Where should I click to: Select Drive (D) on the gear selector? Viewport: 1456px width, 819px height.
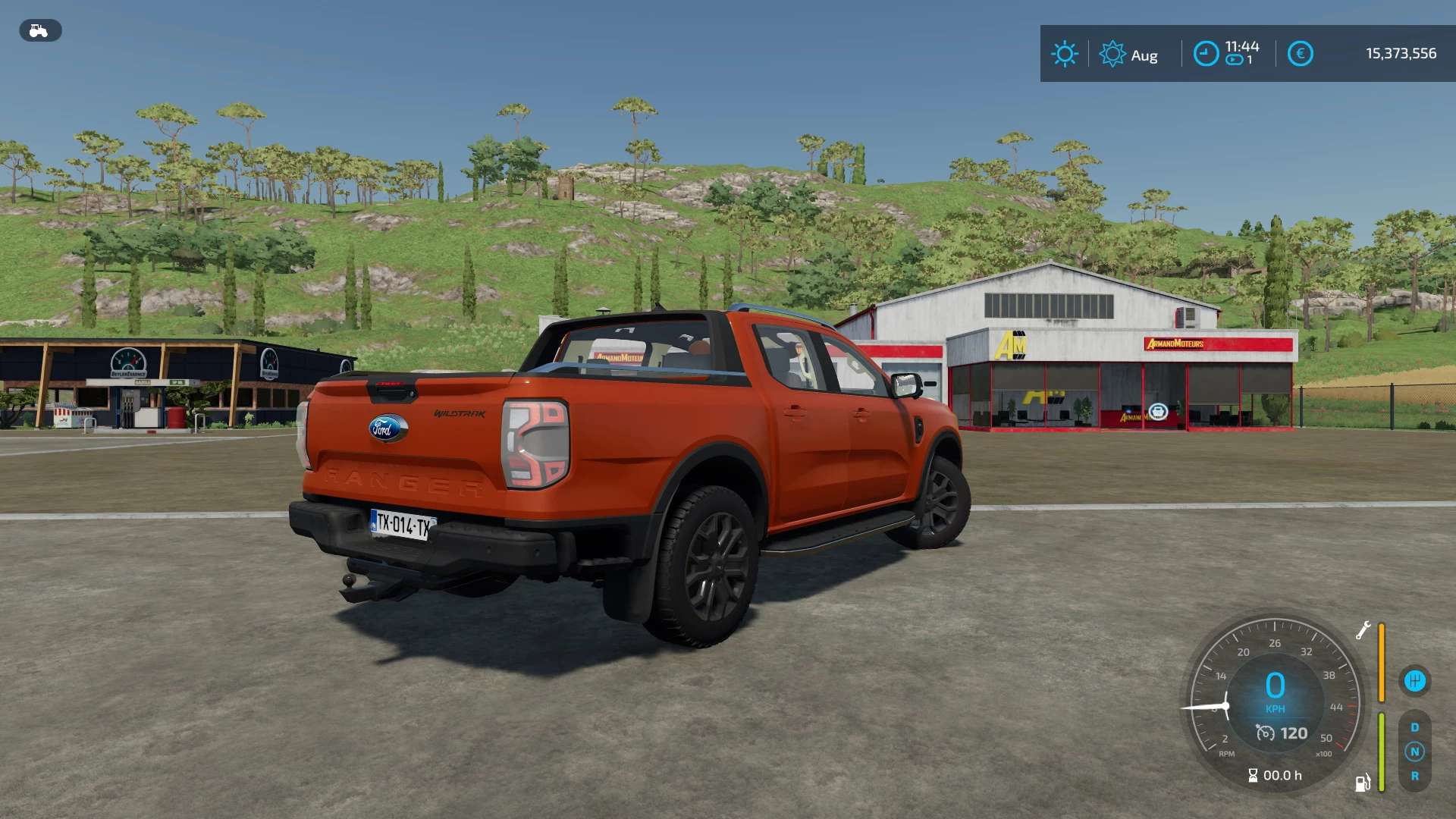1414,727
